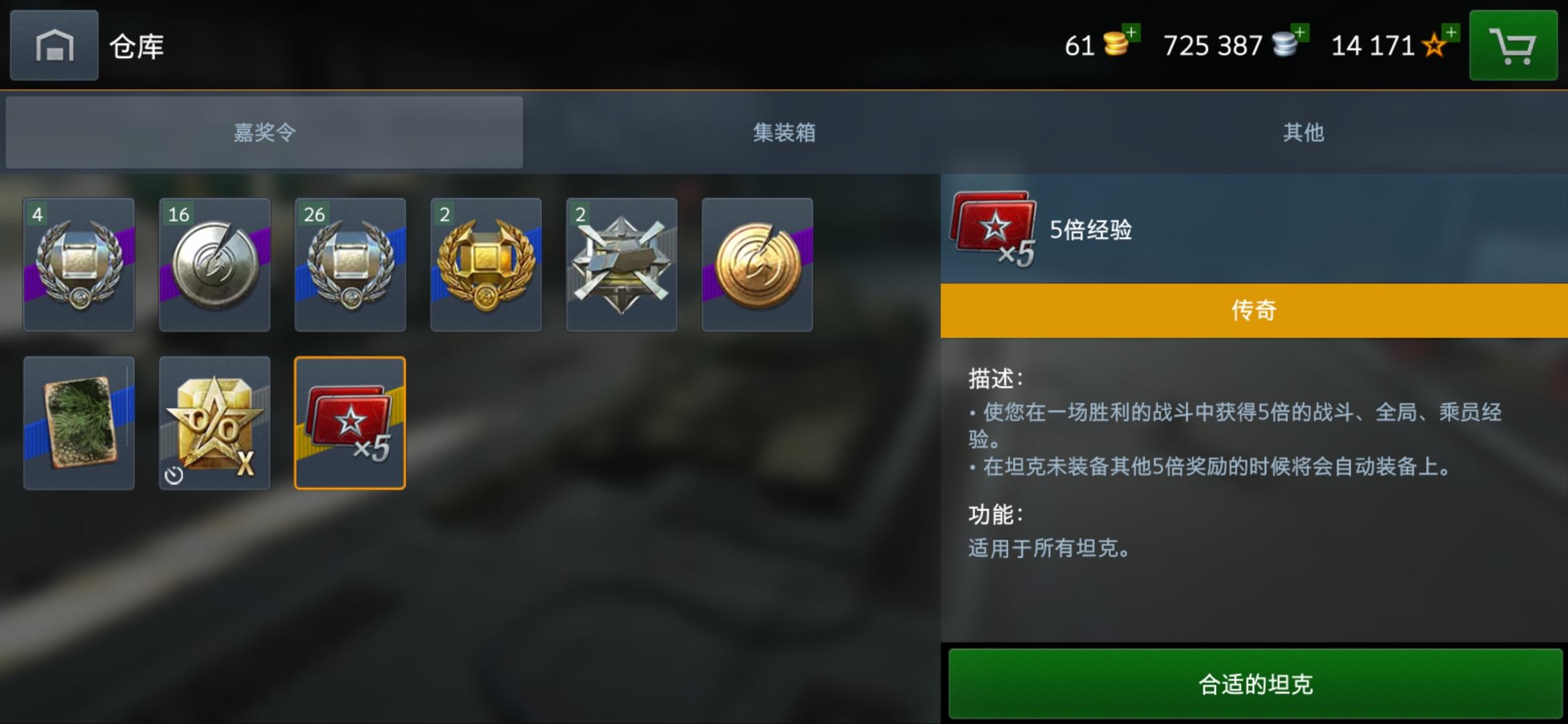Click the 合适的坦克 button
The width and height of the screenshot is (1568, 724).
tap(1253, 684)
